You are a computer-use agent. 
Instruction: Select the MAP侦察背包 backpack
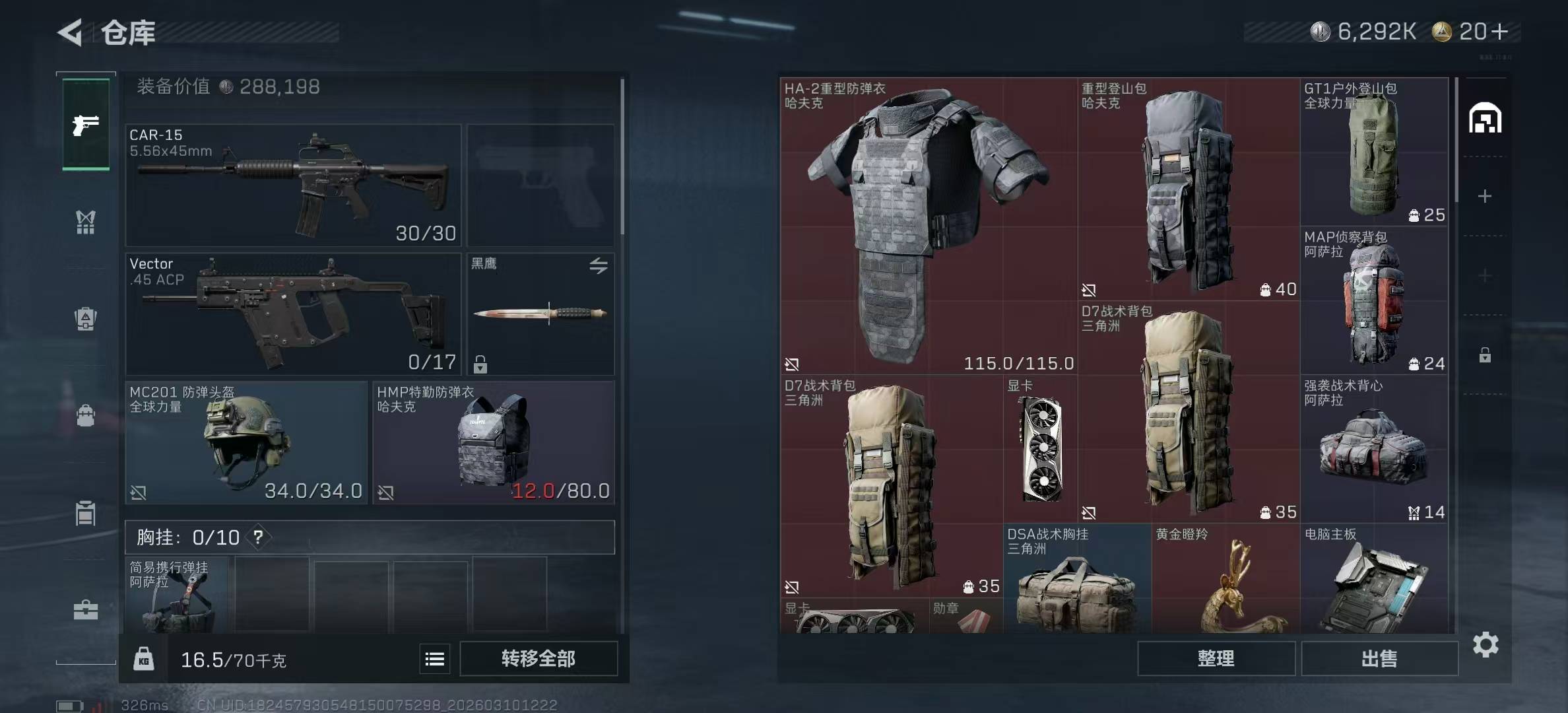[x=1374, y=301]
